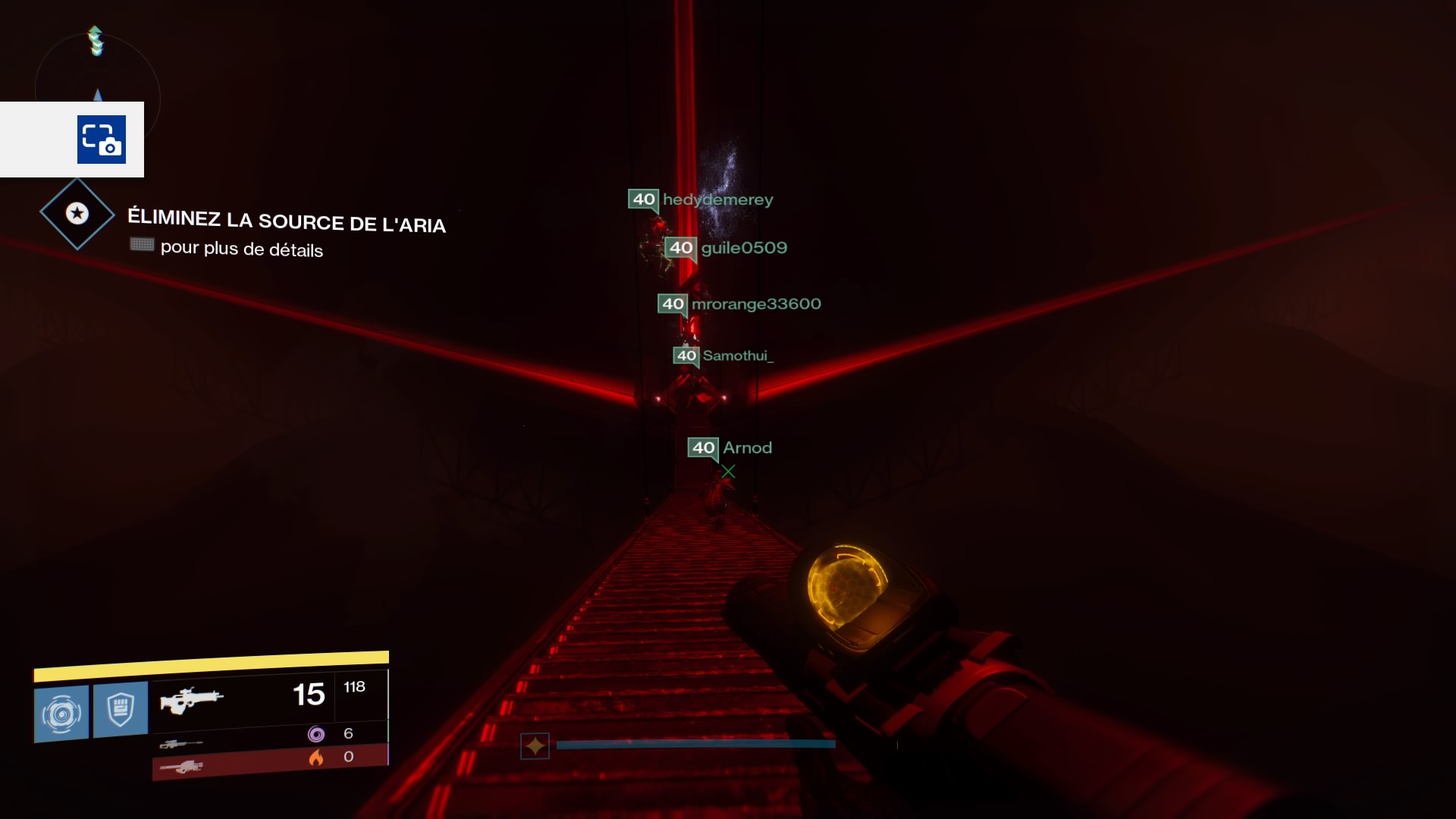The width and height of the screenshot is (1456, 819).
Task: Click the screenshot capture notification icon
Action: click(x=101, y=140)
